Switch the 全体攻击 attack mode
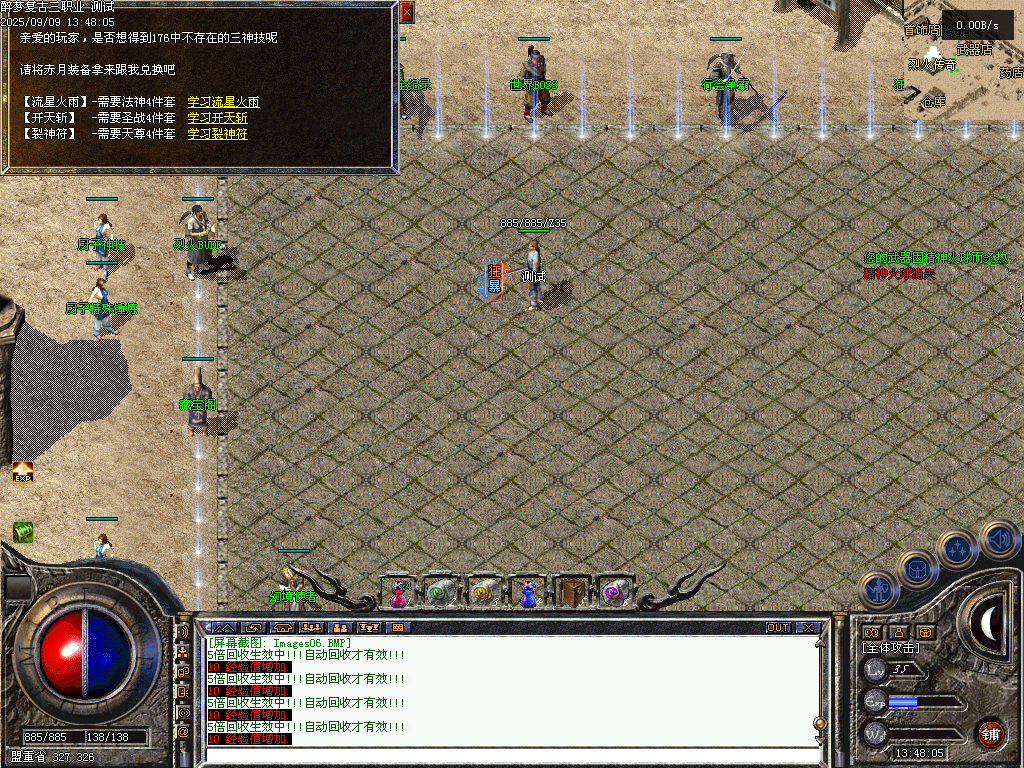This screenshot has height=768, width=1024. (891, 648)
